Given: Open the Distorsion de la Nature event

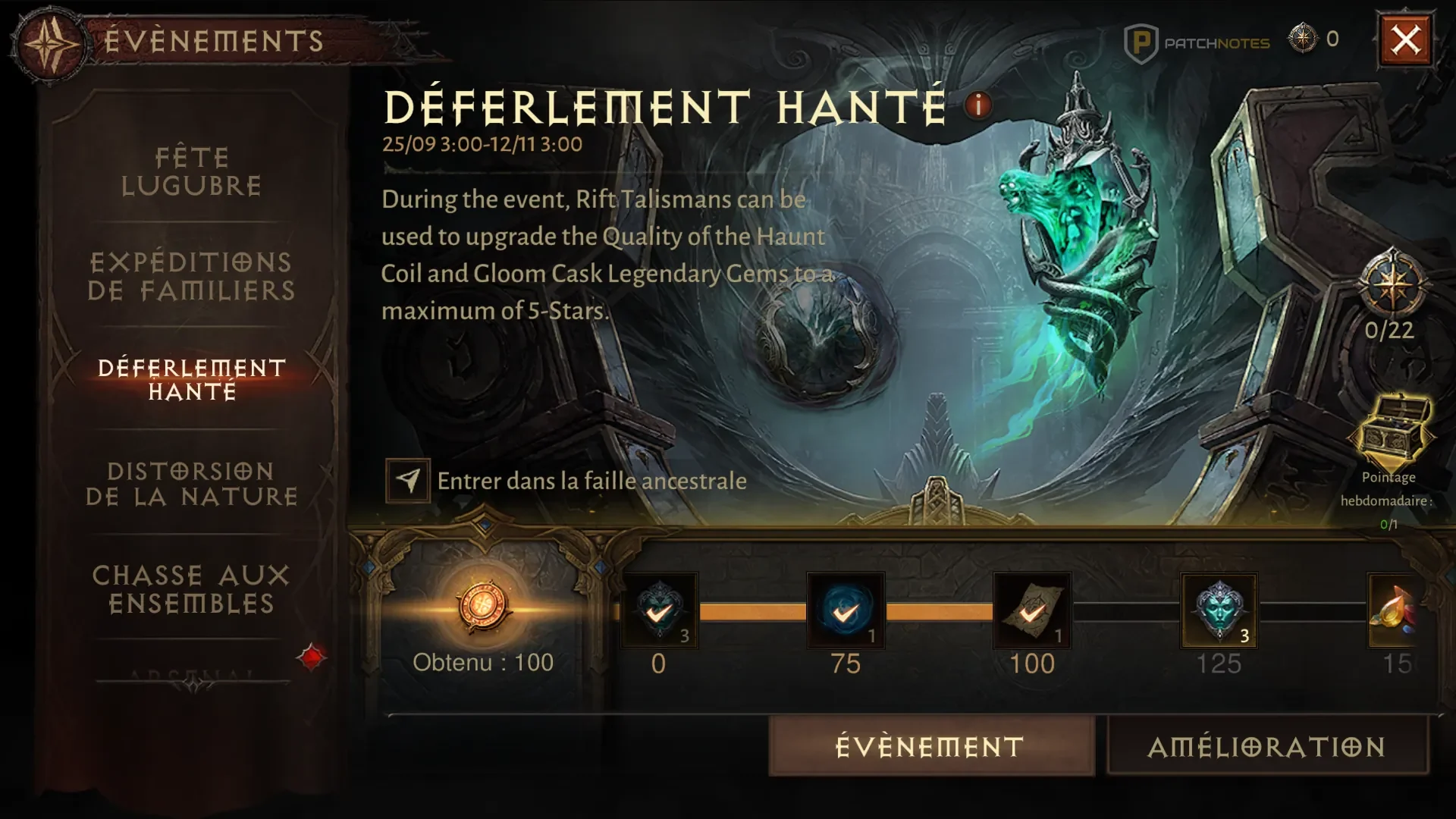Looking at the screenshot, I should click(191, 484).
